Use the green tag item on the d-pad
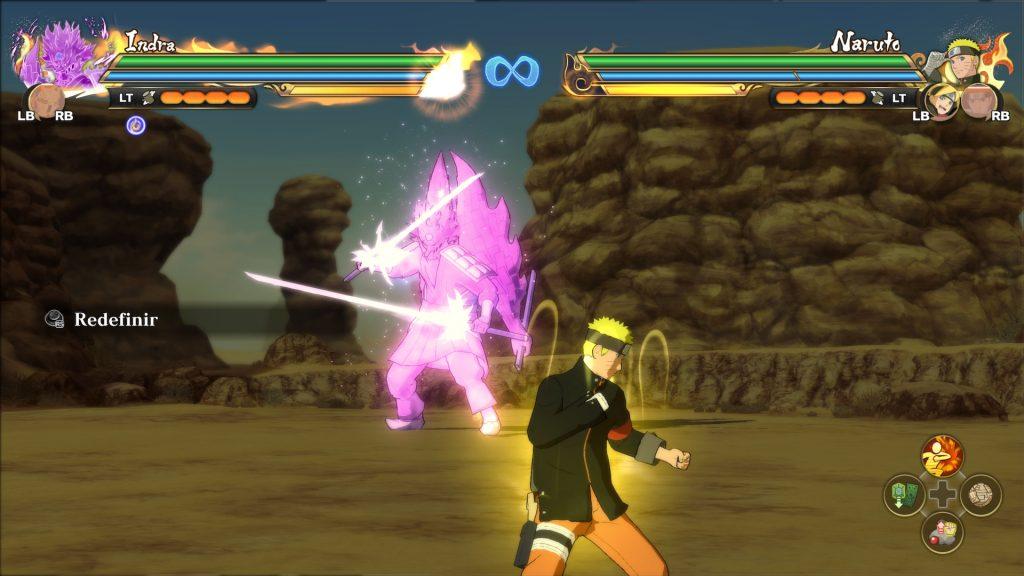 pos(904,495)
